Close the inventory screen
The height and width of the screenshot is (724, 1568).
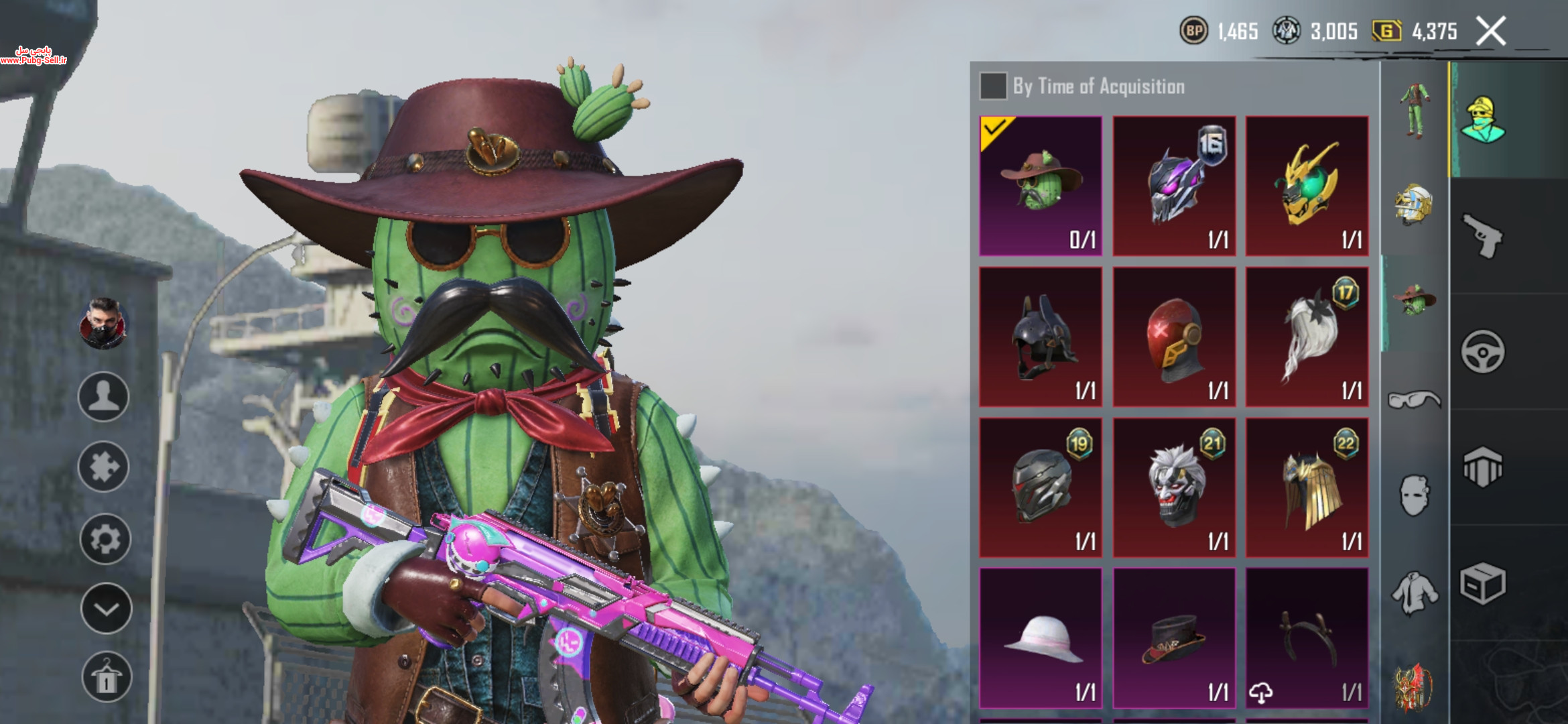click(1491, 32)
